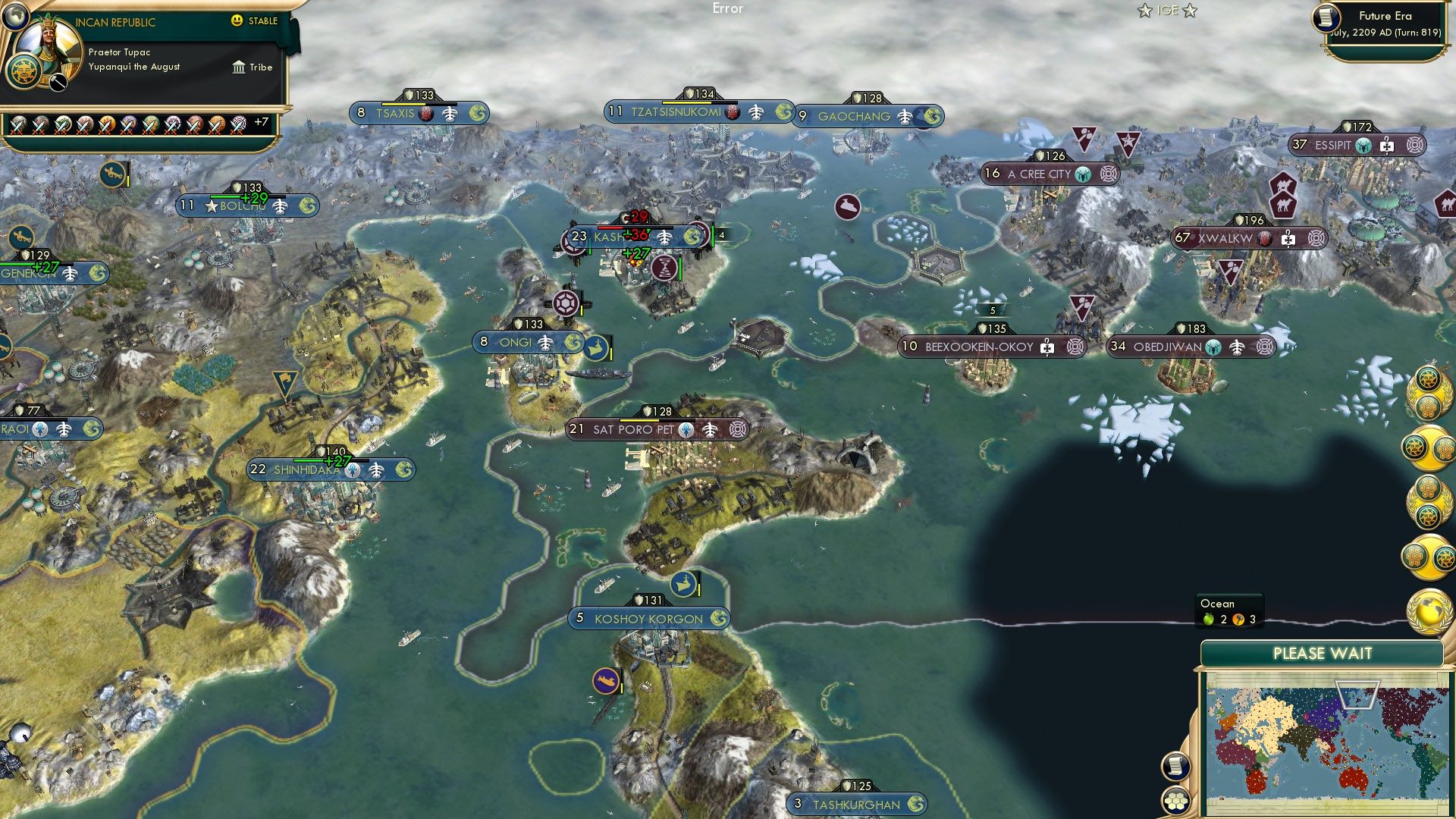Open the topmost diplomacy medallion on right edge
The width and height of the screenshot is (1456, 819).
[x=1430, y=394]
